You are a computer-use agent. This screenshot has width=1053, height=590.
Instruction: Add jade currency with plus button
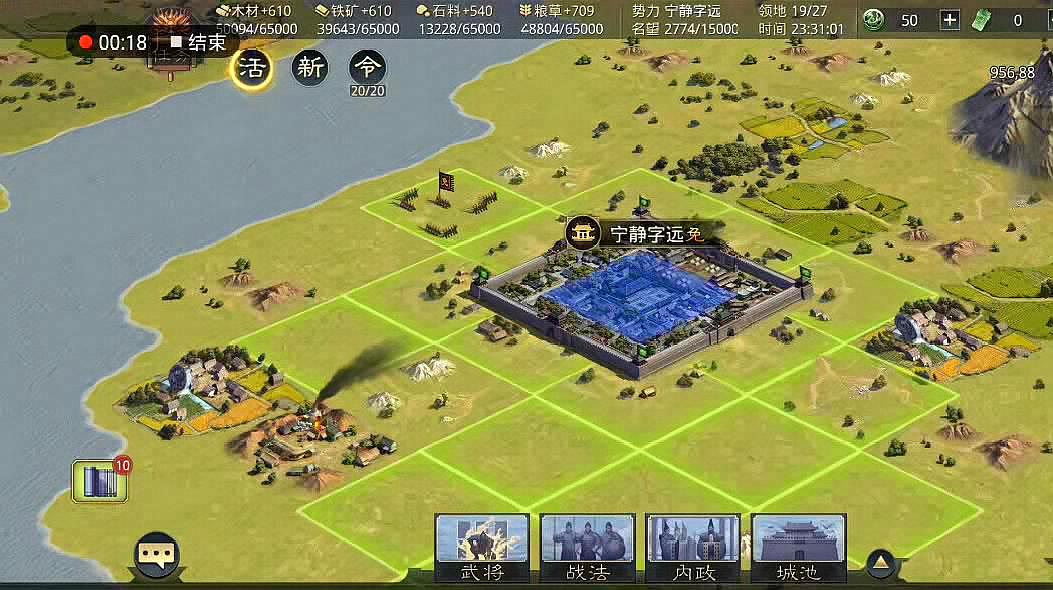tap(950, 20)
